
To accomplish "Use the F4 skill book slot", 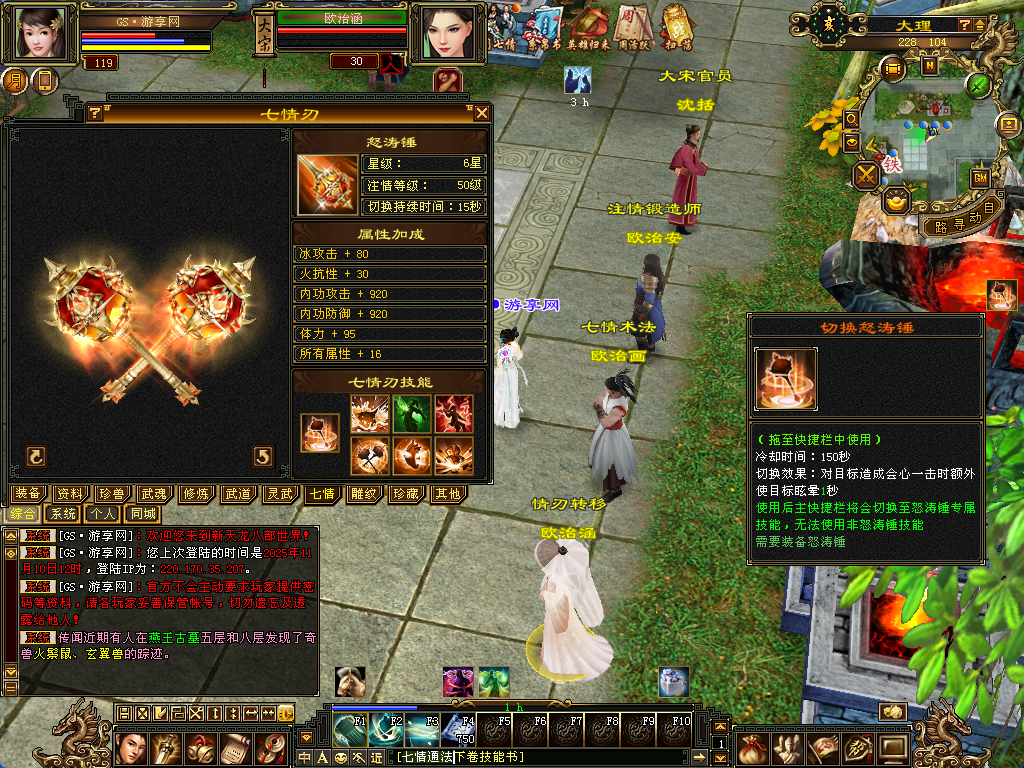I will click(x=459, y=729).
